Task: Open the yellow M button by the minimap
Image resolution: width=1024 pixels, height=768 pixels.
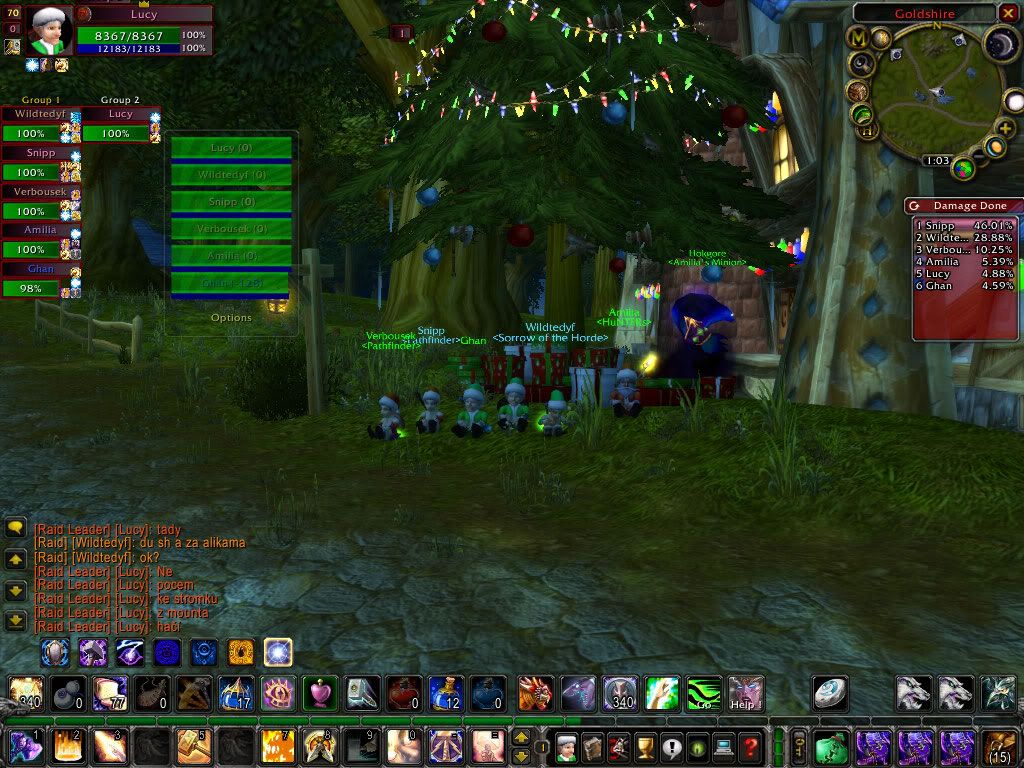Action: [x=858, y=38]
